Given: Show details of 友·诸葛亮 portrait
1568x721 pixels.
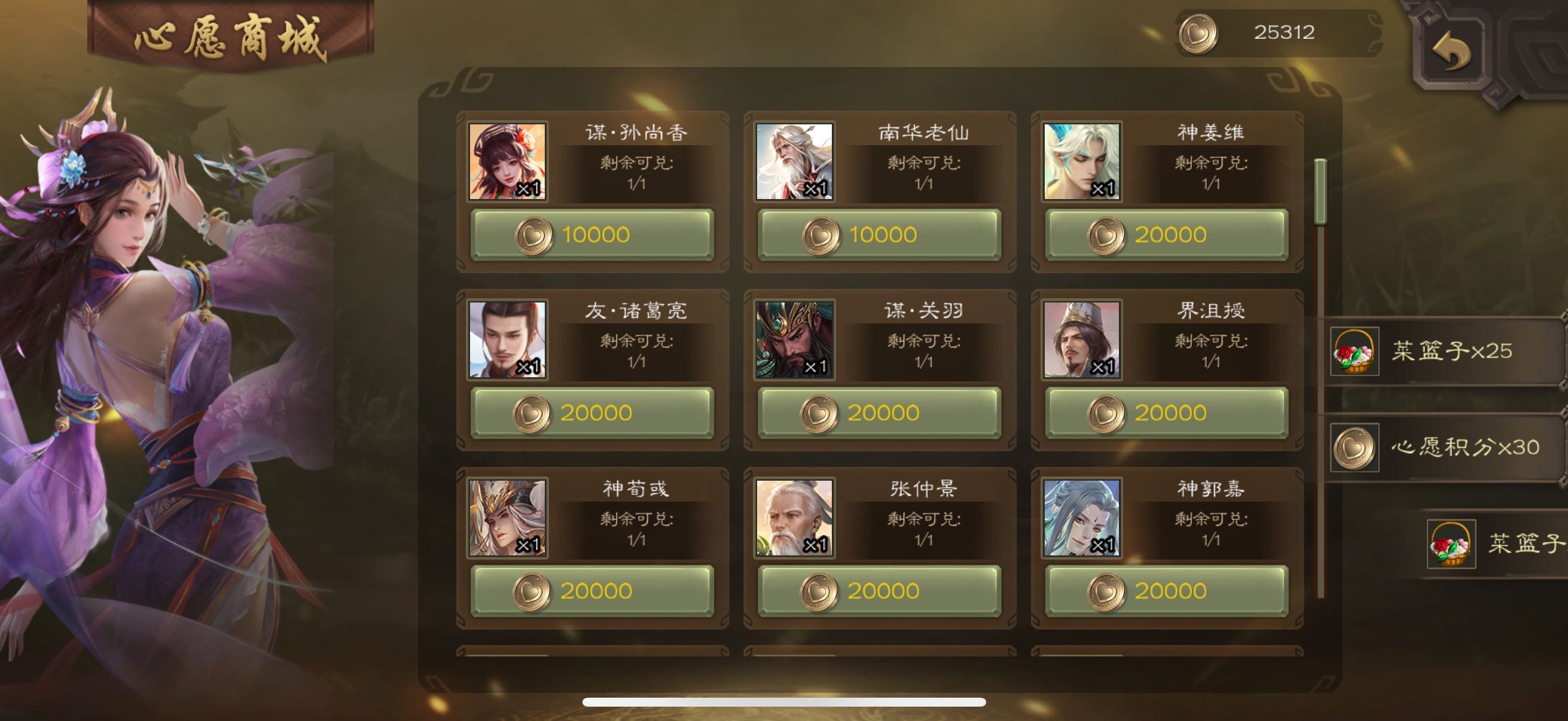Looking at the screenshot, I should [x=507, y=340].
